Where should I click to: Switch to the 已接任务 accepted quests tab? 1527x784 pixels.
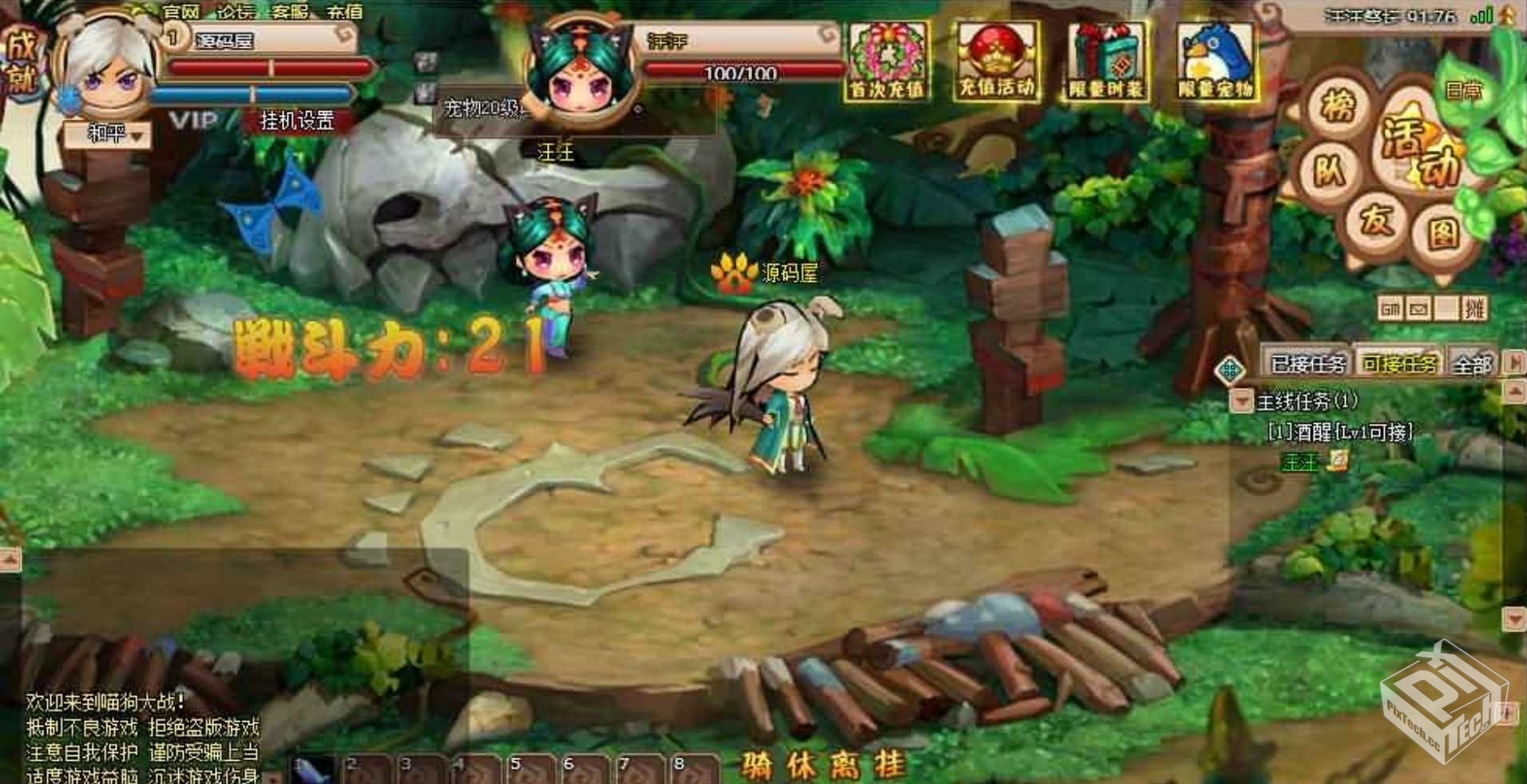pyautogui.click(x=1307, y=364)
